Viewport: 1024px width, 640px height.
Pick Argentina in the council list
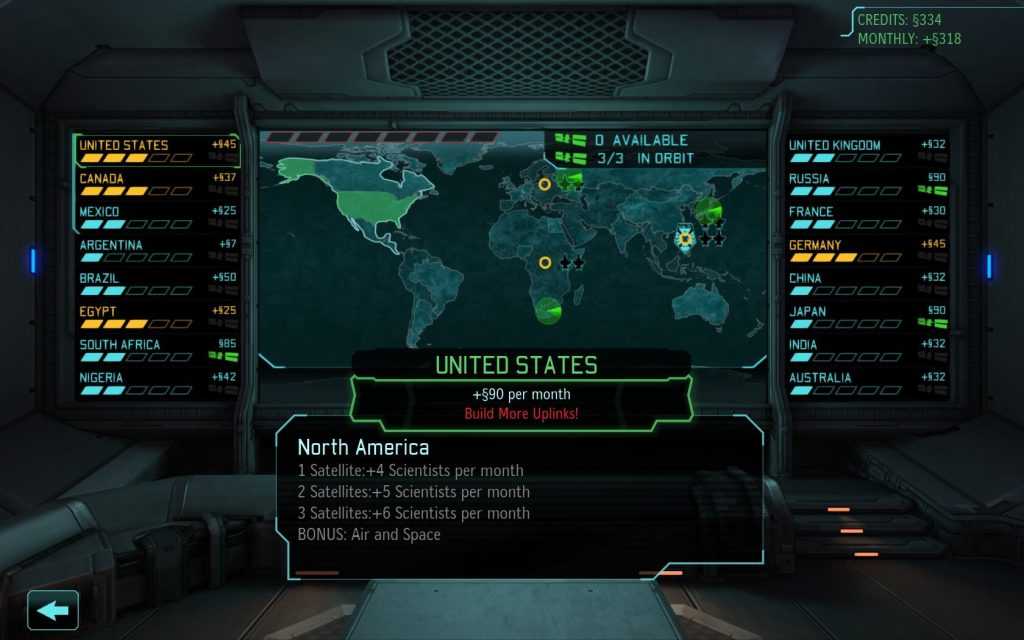pos(157,249)
